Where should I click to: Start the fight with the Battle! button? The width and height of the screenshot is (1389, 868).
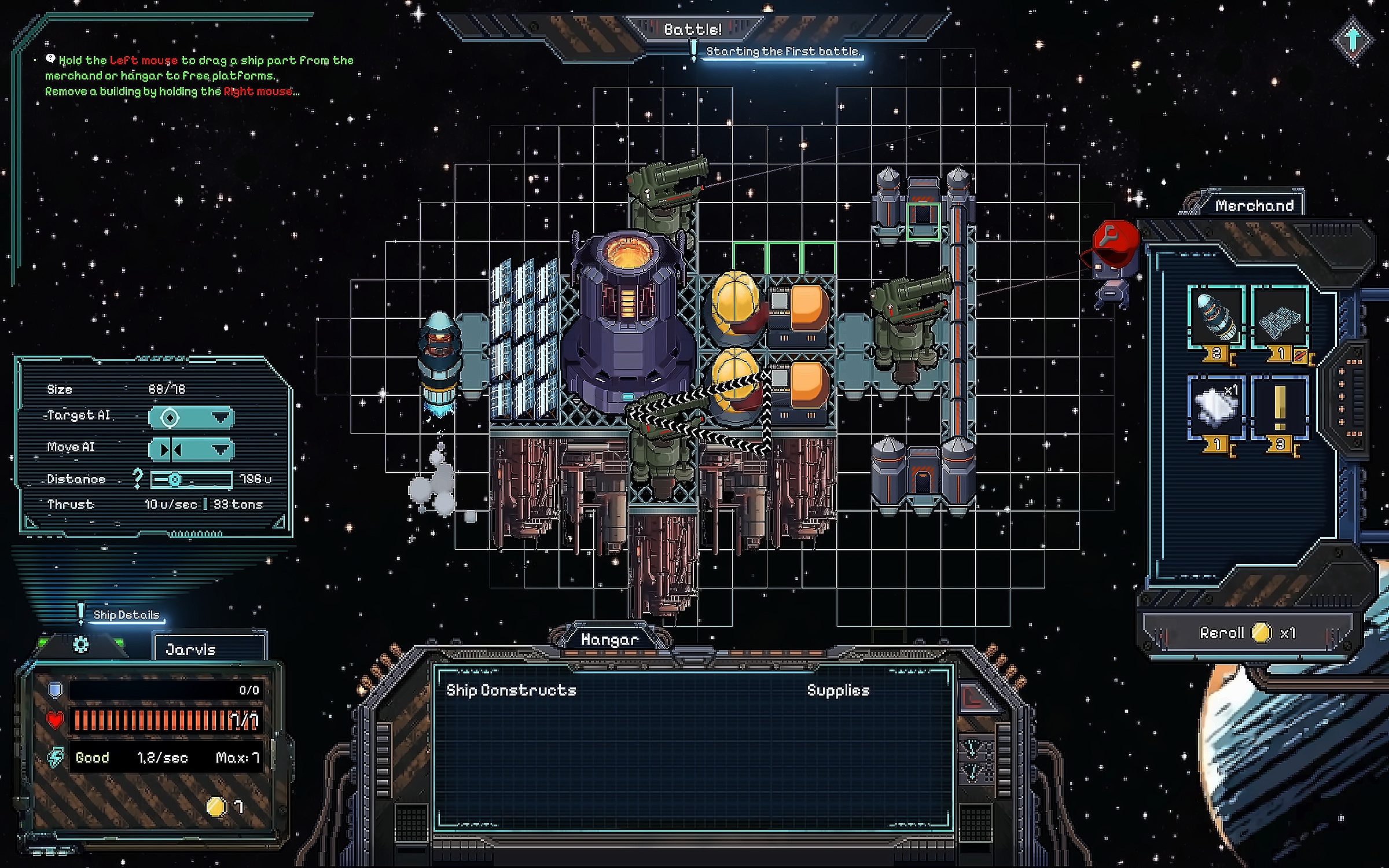(x=693, y=29)
